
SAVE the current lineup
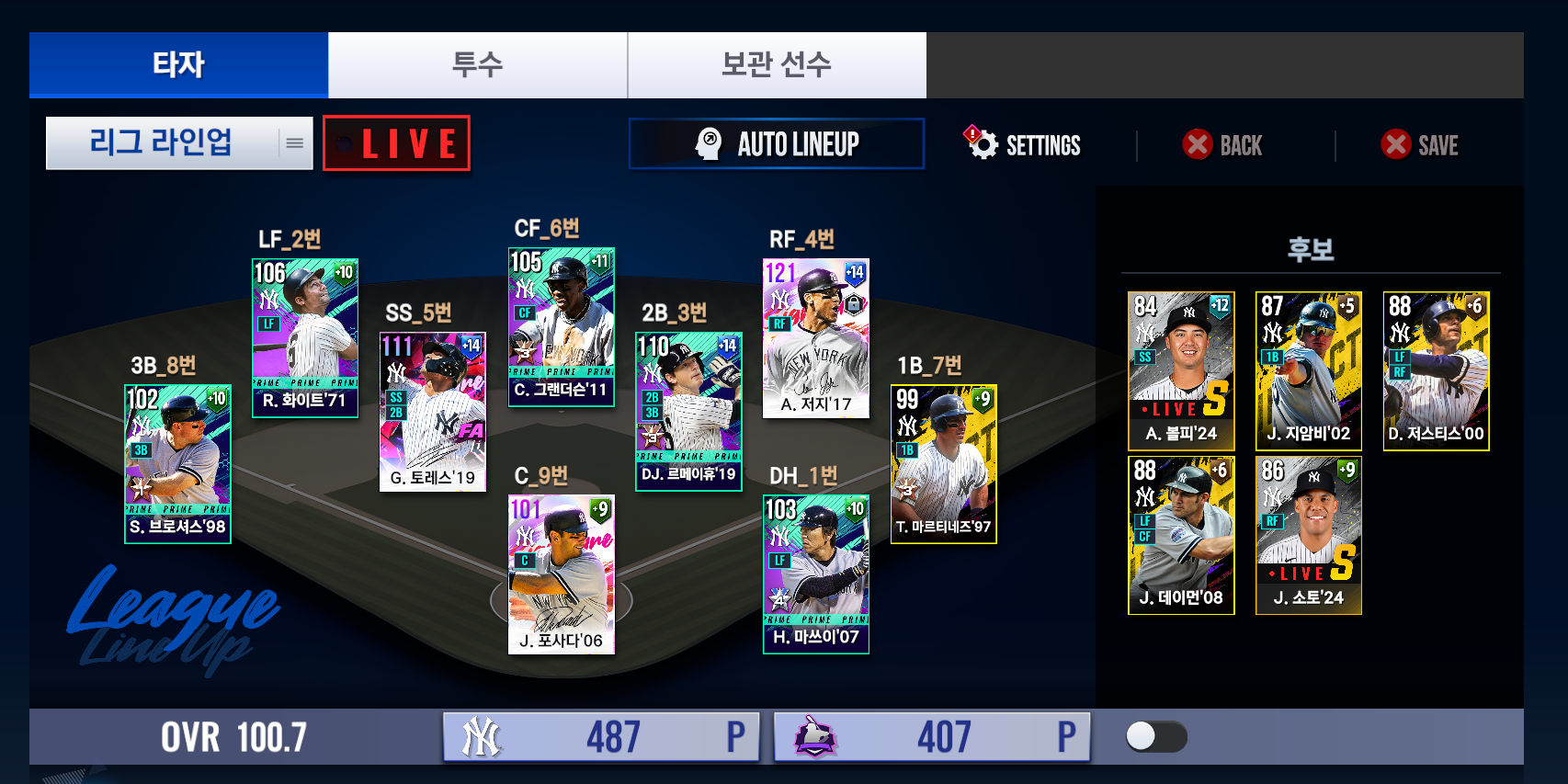[1420, 145]
